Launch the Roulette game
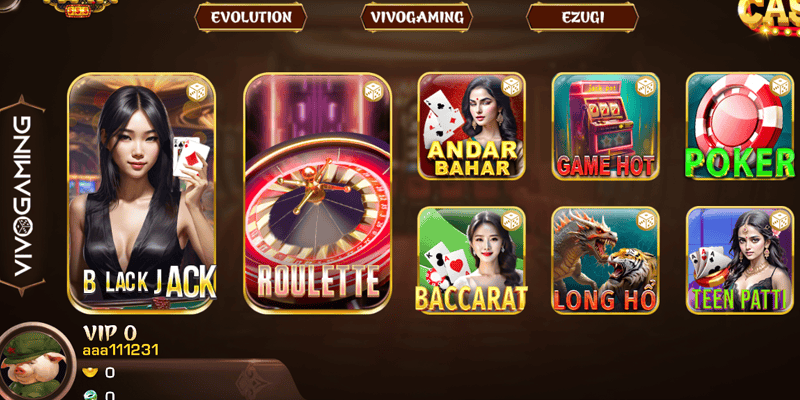The height and width of the screenshot is (400, 800). pyautogui.click(x=317, y=192)
